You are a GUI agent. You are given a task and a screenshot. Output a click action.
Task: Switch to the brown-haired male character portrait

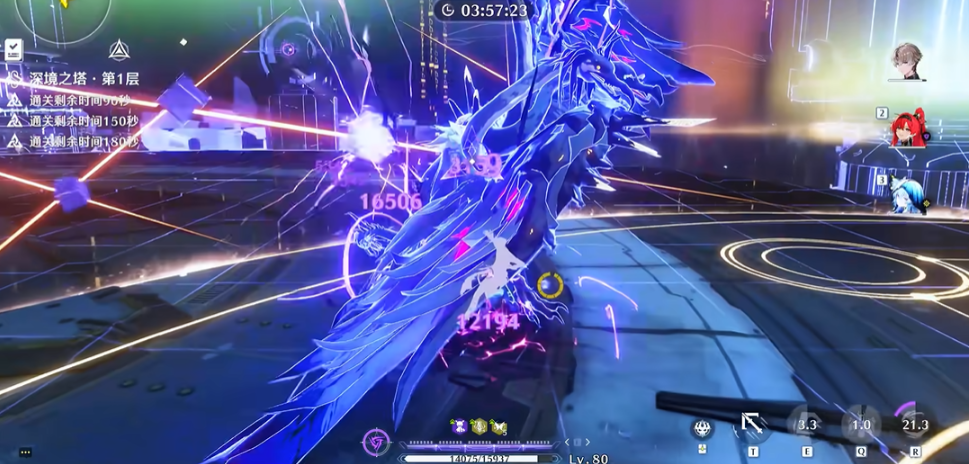coord(909,62)
